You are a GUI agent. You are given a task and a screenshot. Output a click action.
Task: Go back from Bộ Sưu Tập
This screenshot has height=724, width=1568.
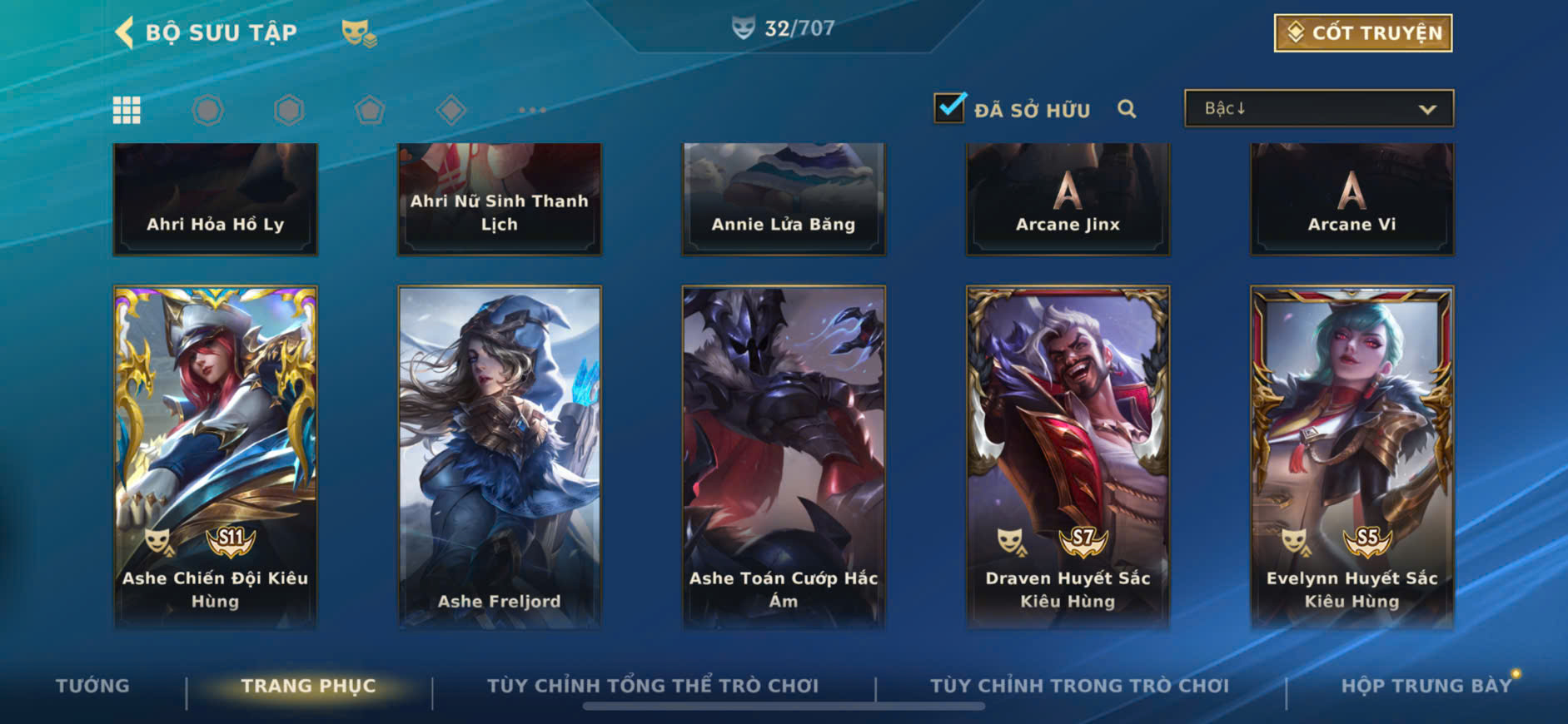click(x=125, y=32)
